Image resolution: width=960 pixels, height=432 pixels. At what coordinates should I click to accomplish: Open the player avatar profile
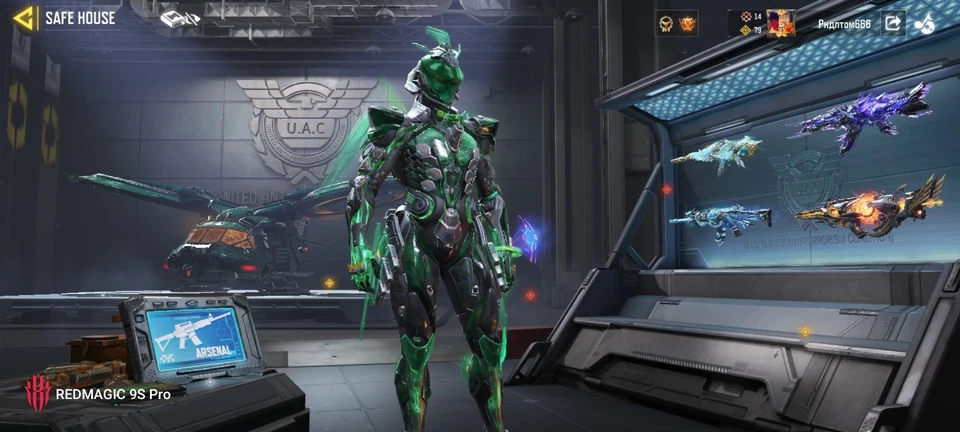[781, 22]
